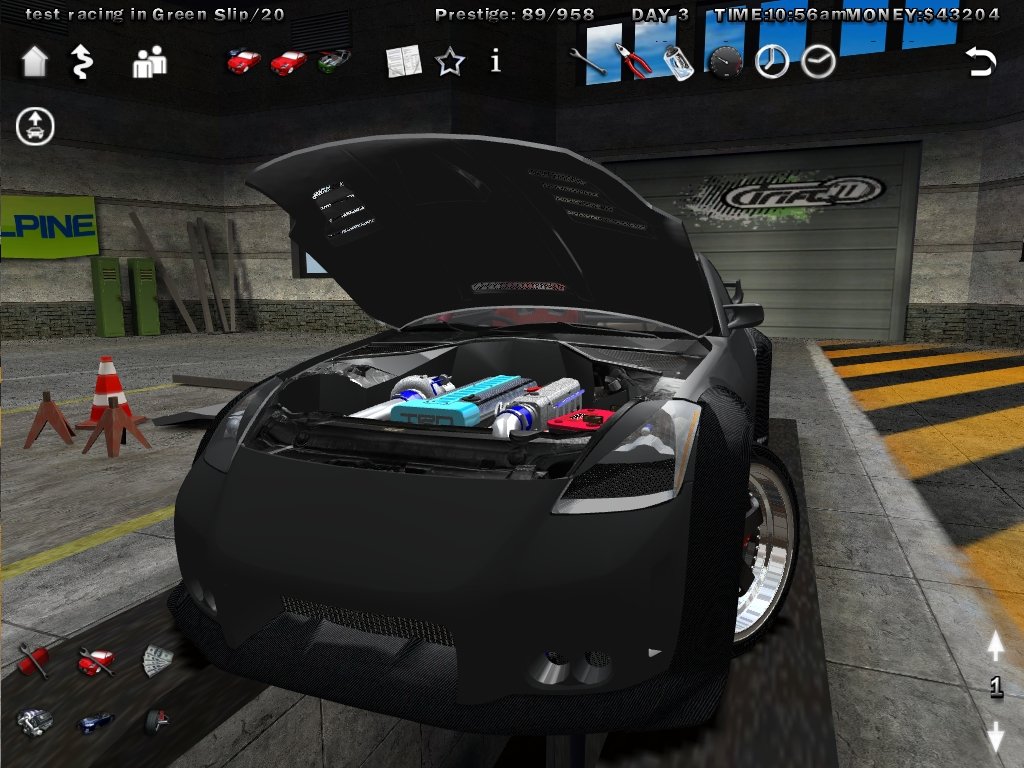Activate the car lift circle icon
1024x768 pixels.
pos(35,126)
